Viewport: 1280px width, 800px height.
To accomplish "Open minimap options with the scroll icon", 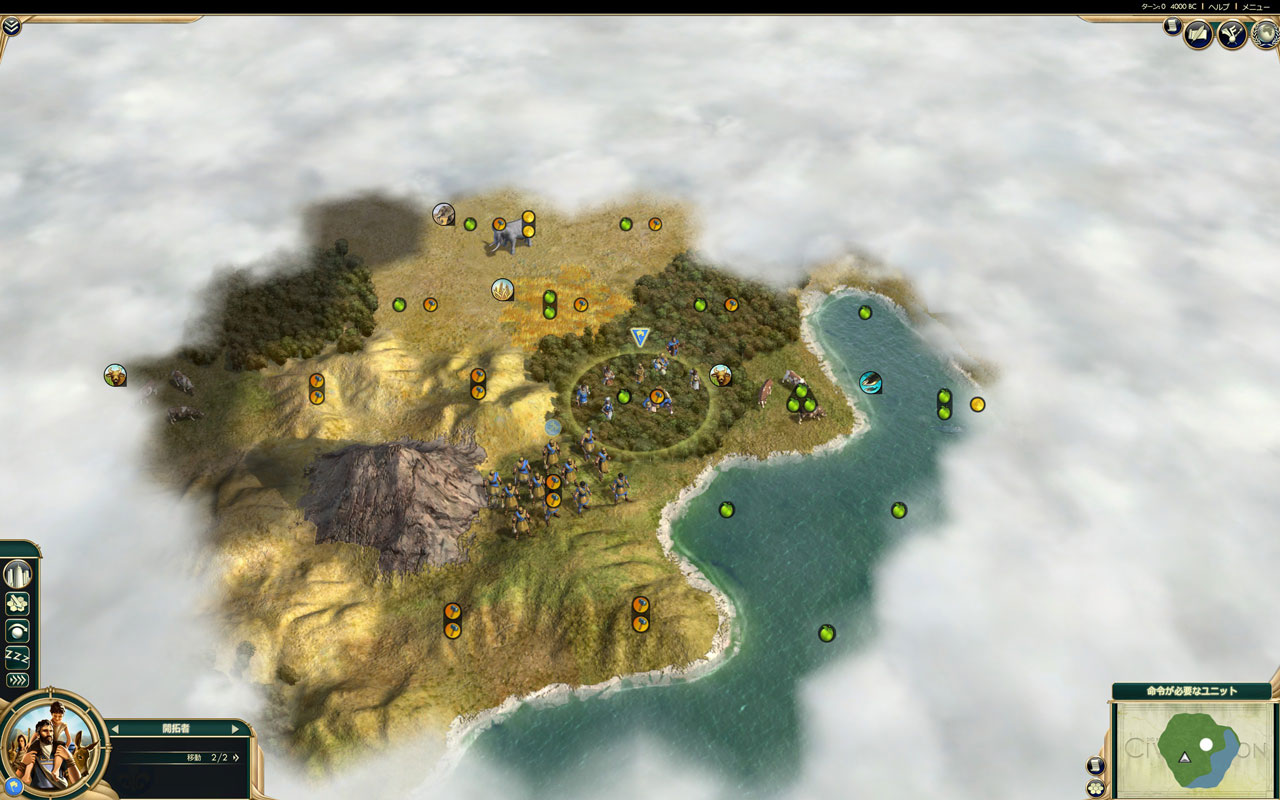I will (x=1096, y=766).
